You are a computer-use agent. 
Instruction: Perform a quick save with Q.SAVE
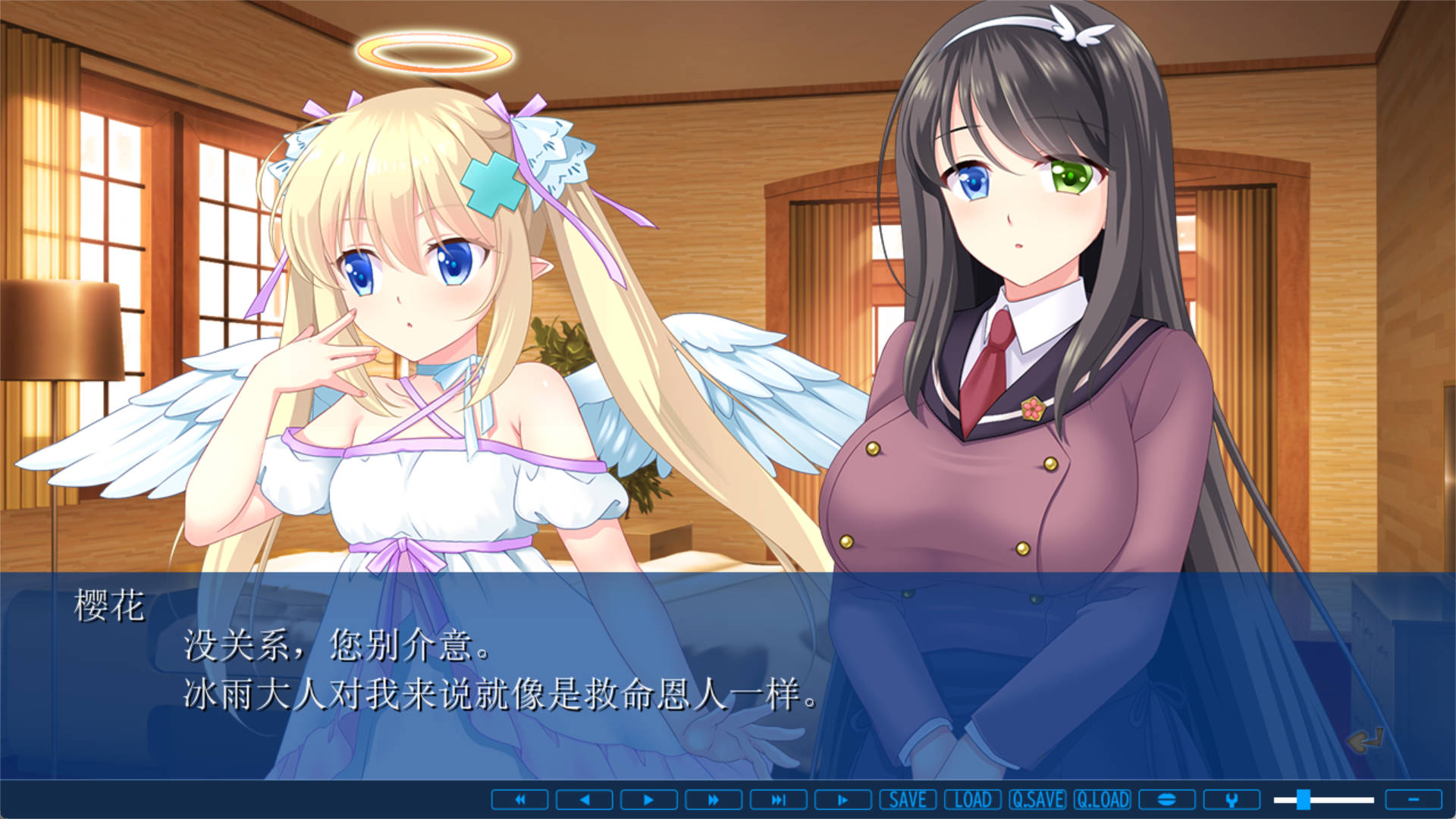[x=1040, y=800]
